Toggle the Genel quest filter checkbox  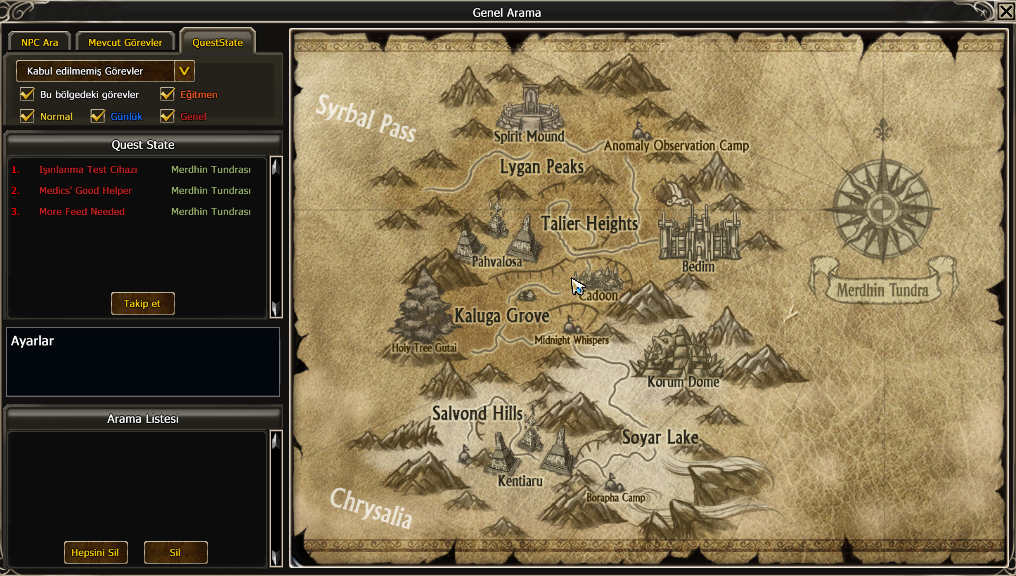tap(167, 117)
